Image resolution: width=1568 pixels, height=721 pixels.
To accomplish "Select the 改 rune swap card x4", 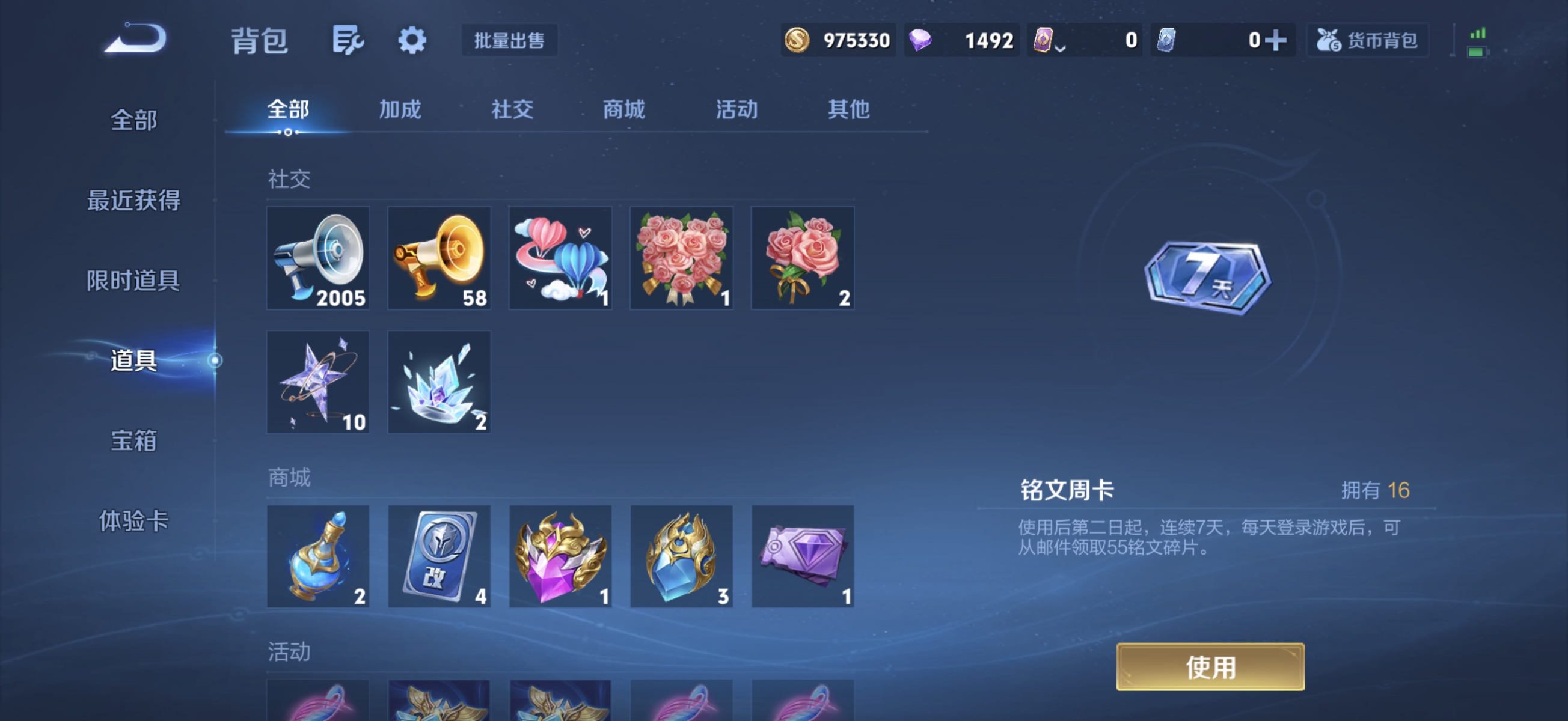I will coord(438,557).
